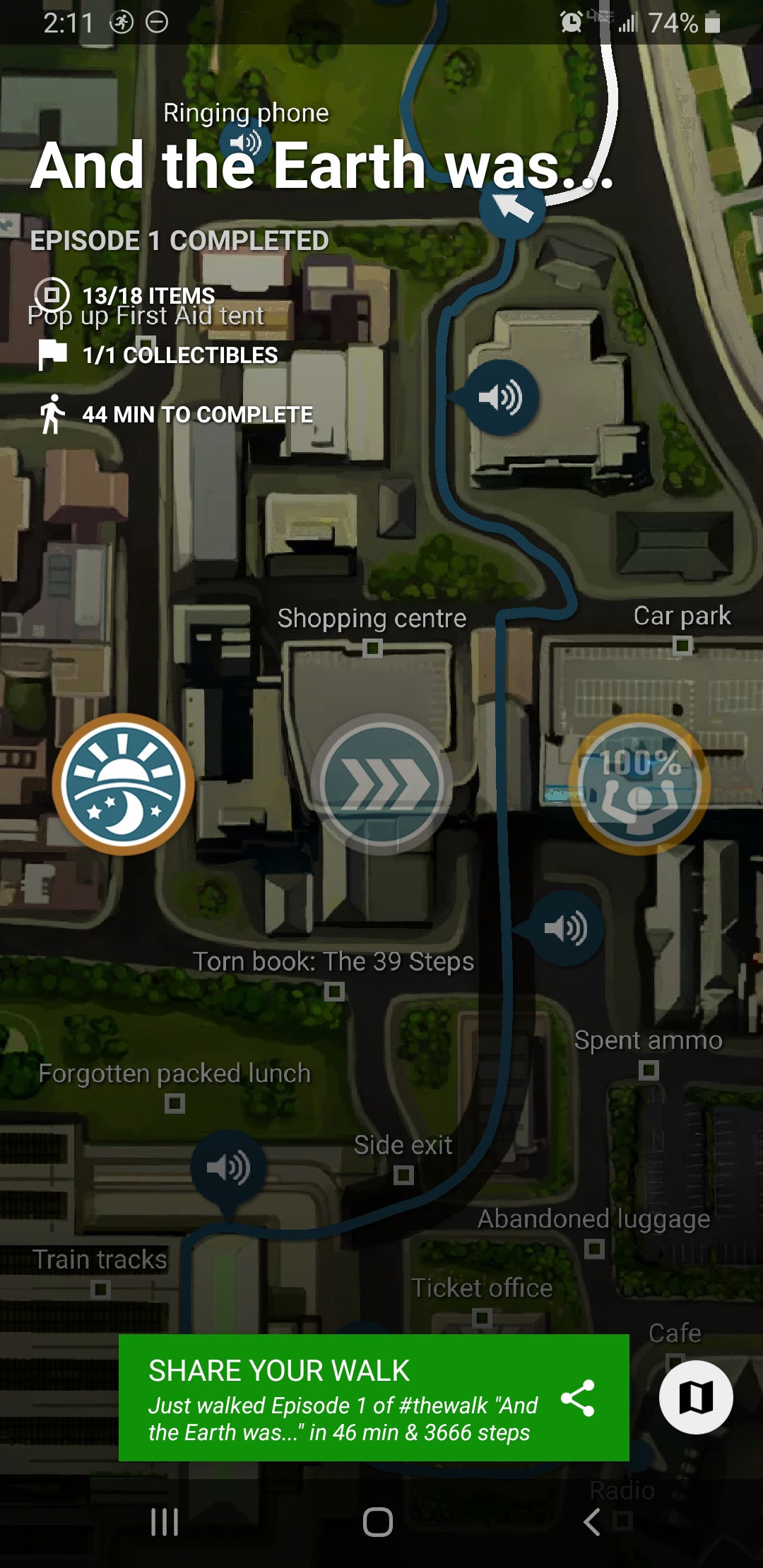Share your walk via green banner
Viewport: 763px width, 1568px height.
373,1397
